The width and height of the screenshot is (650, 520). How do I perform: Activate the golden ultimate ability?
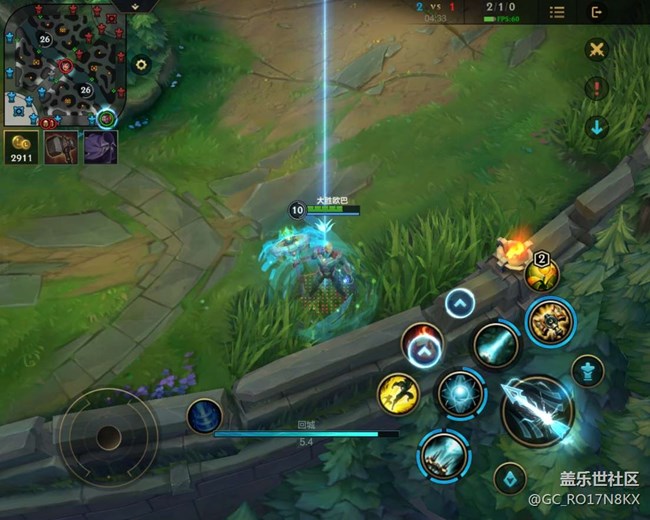pyautogui.click(x=550, y=322)
